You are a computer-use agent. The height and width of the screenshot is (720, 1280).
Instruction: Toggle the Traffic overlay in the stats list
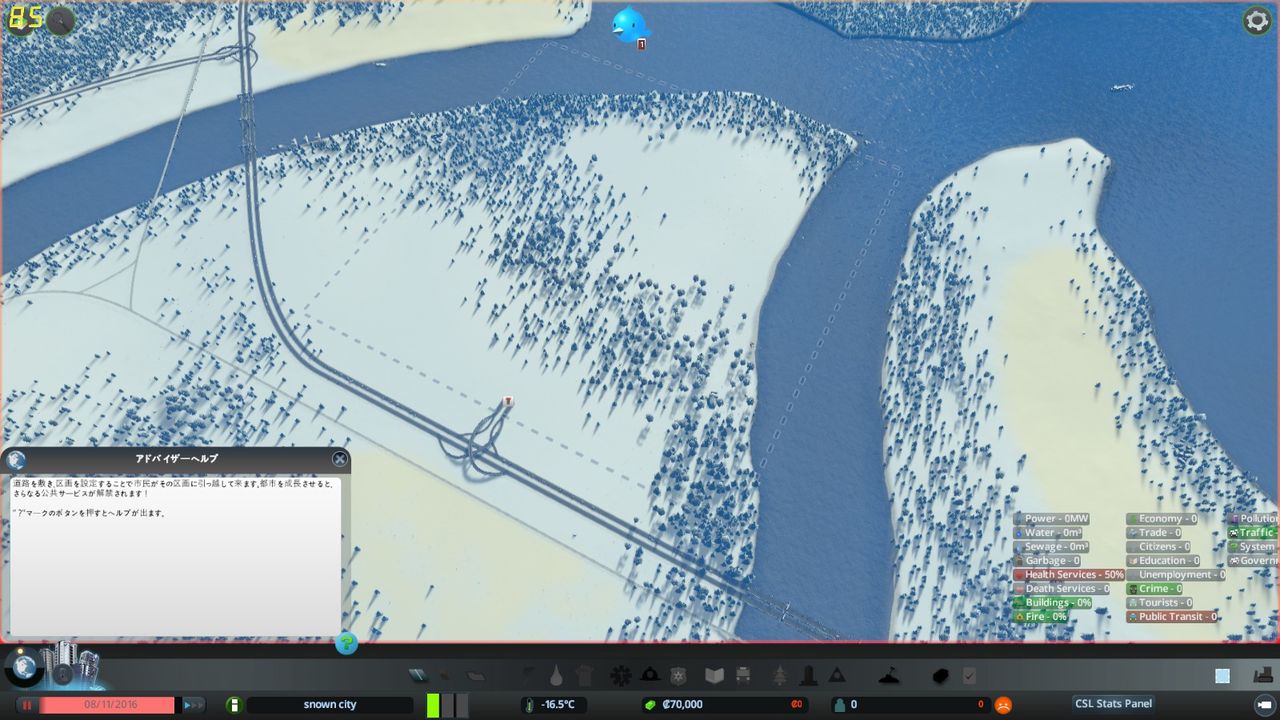coord(1253,531)
